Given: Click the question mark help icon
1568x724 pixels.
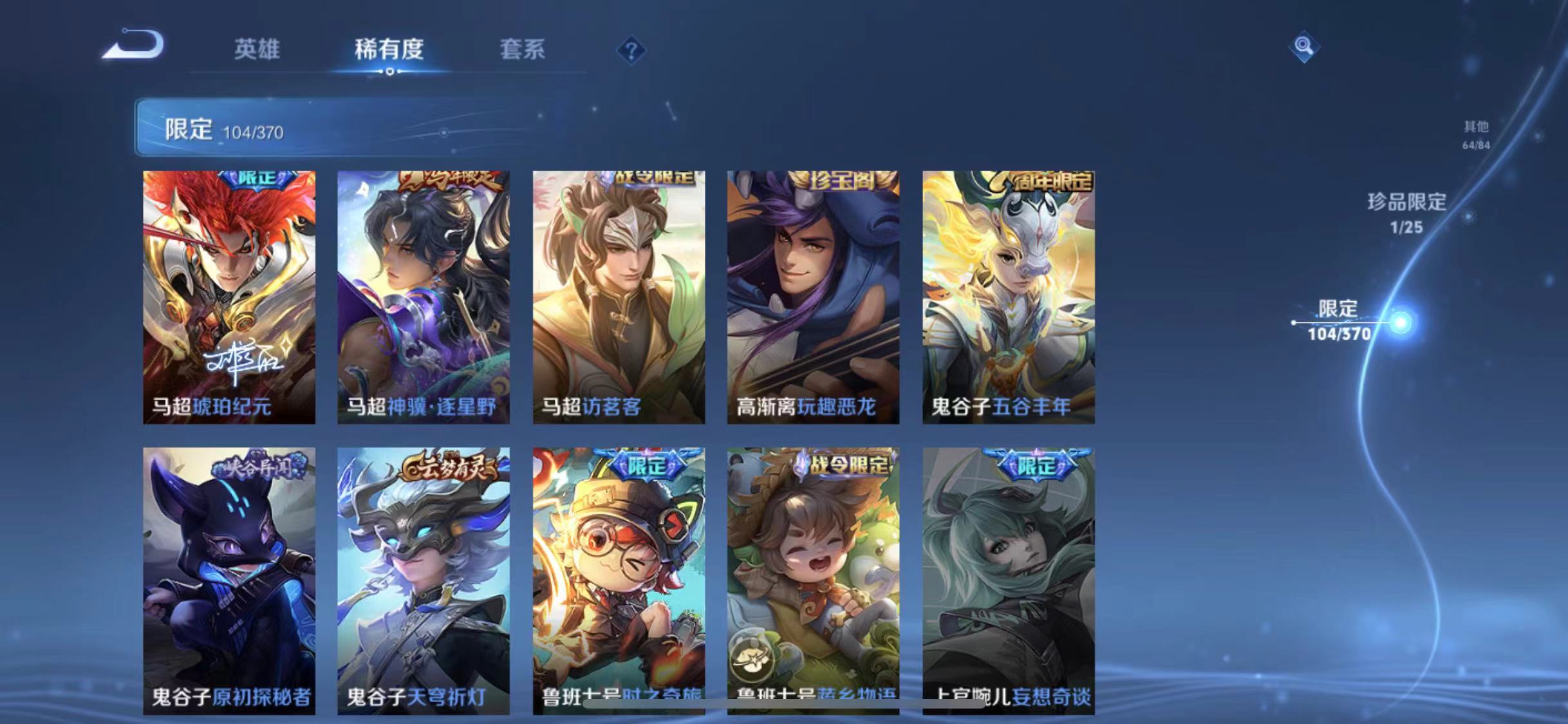Looking at the screenshot, I should [x=632, y=50].
